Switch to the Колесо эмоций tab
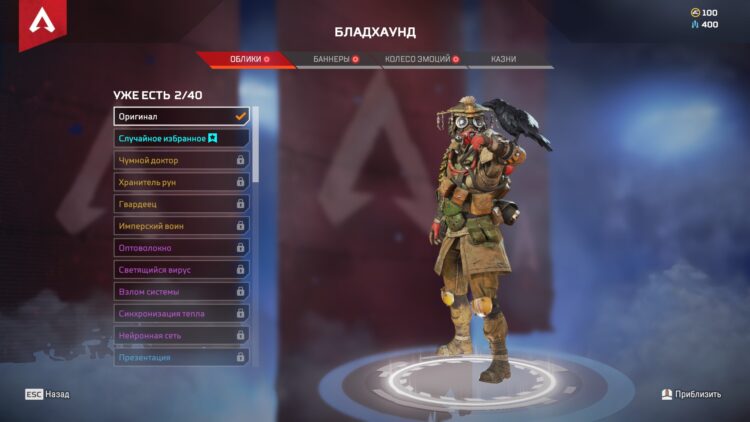Screen dimensions: 750x422 [x=420, y=60]
